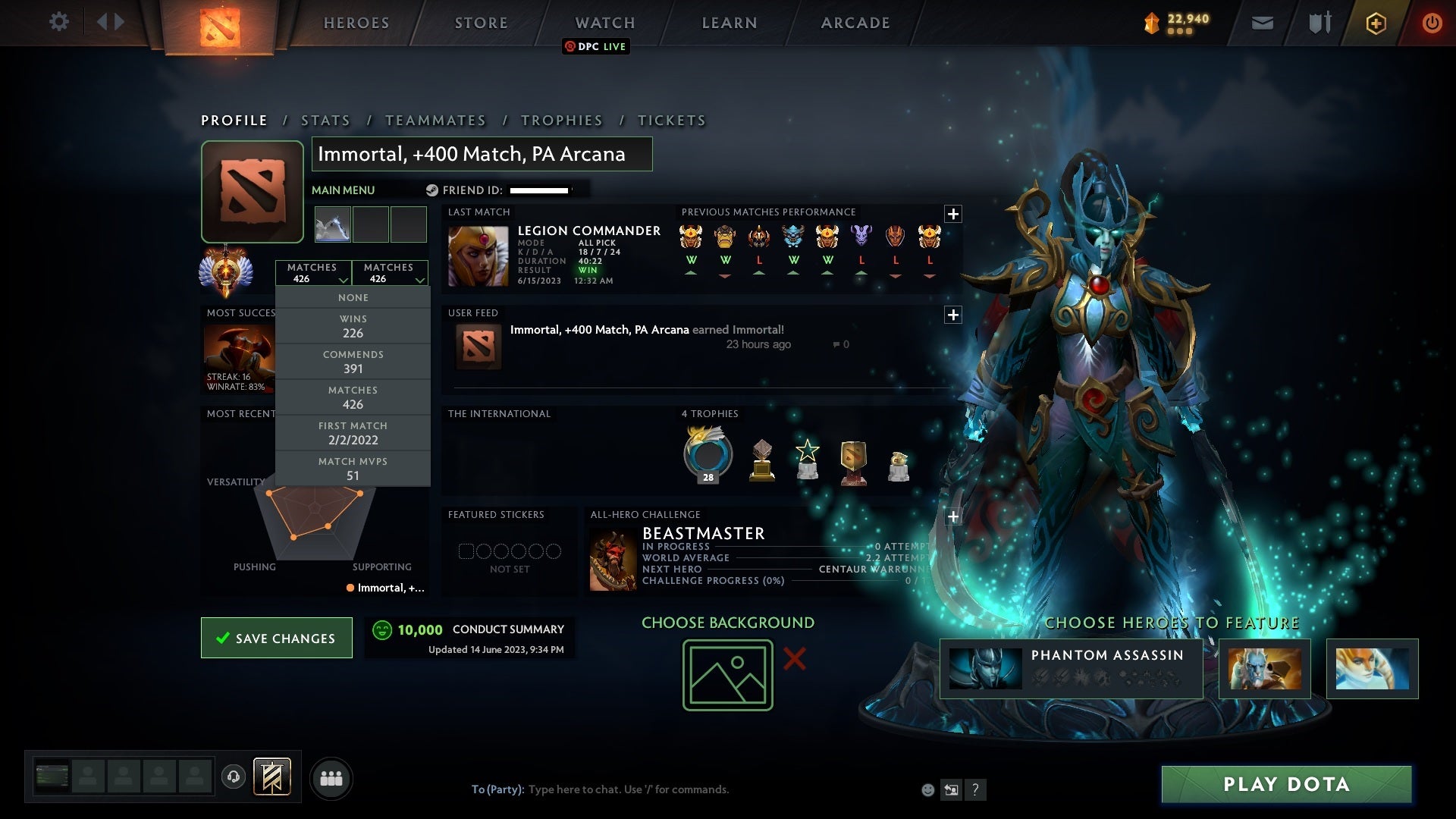Click the power button to exit Dota
This screenshot has height=819, width=1456.
[1432, 23]
